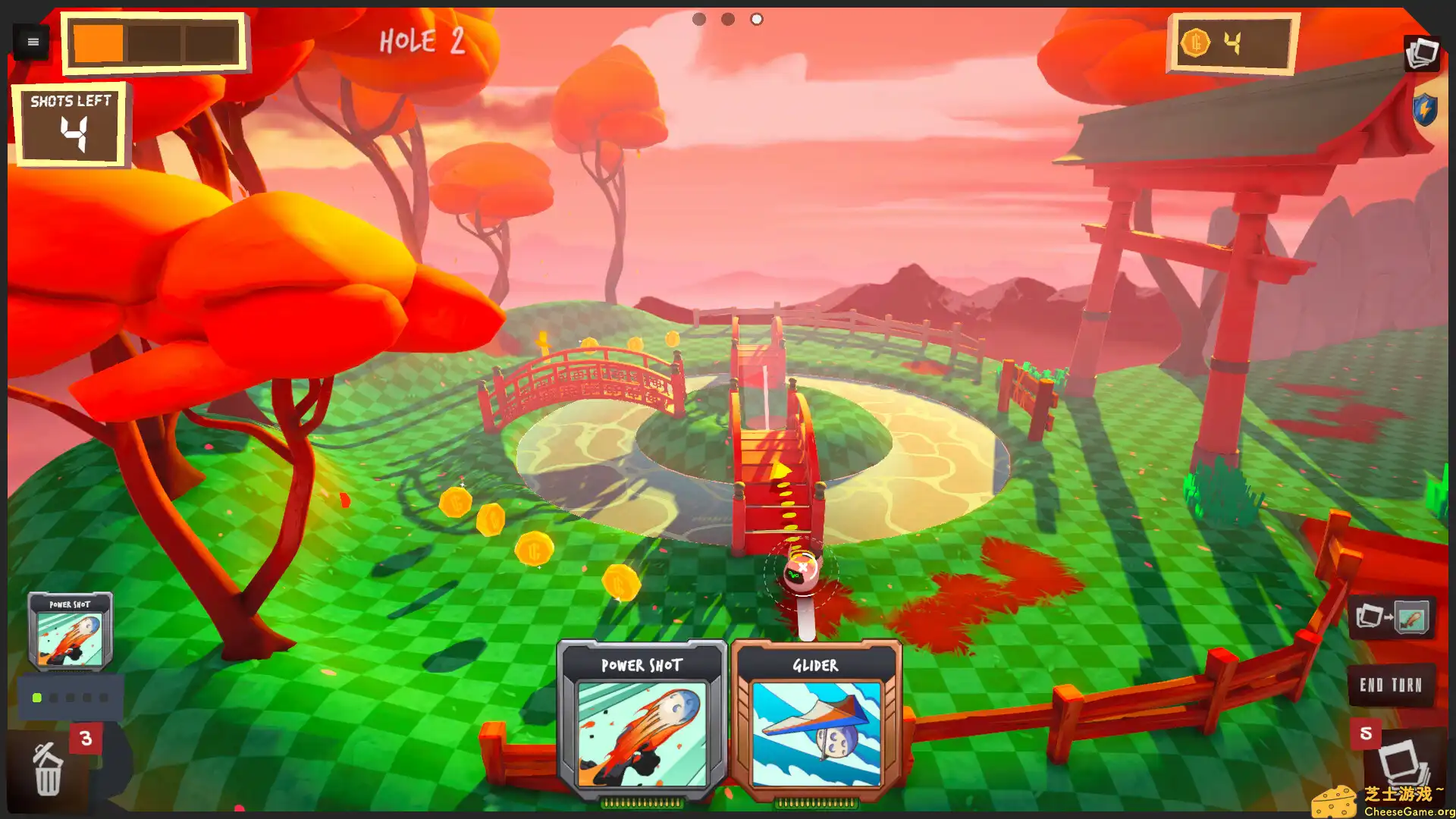Select the third page dot at top center
The width and height of the screenshot is (1456, 819).
point(756,19)
